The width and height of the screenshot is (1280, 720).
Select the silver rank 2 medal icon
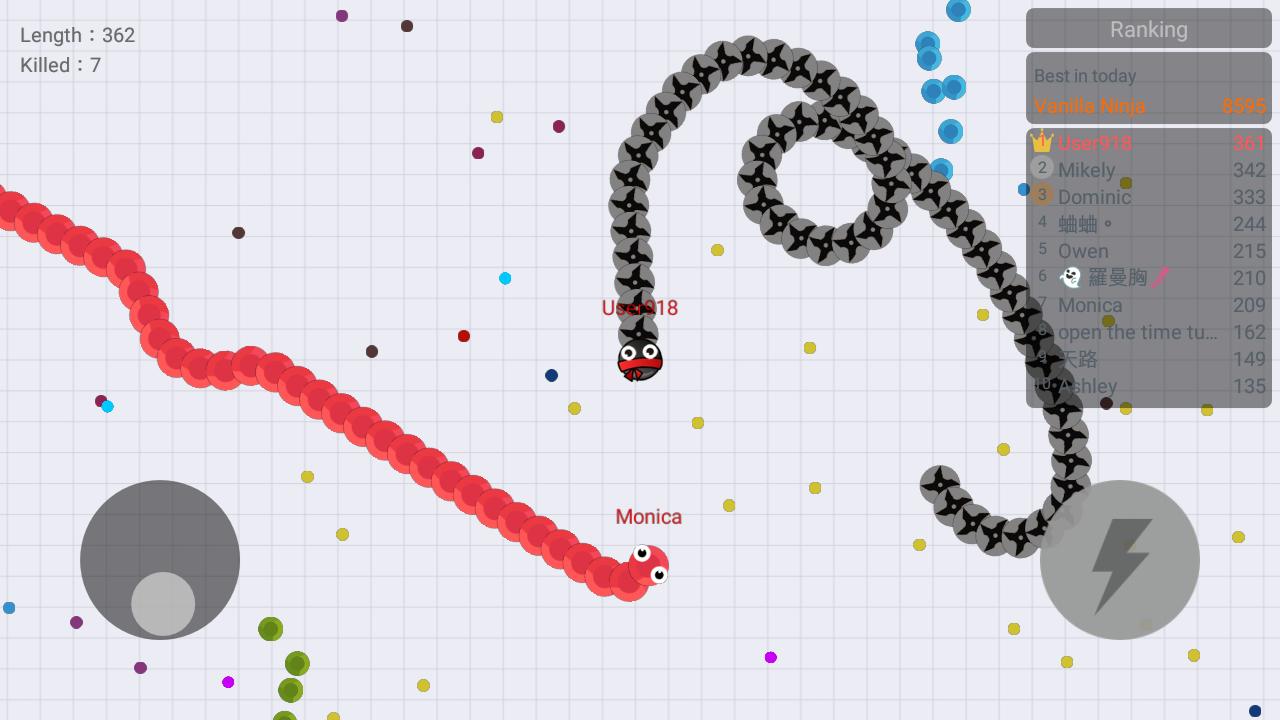click(x=1041, y=169)
